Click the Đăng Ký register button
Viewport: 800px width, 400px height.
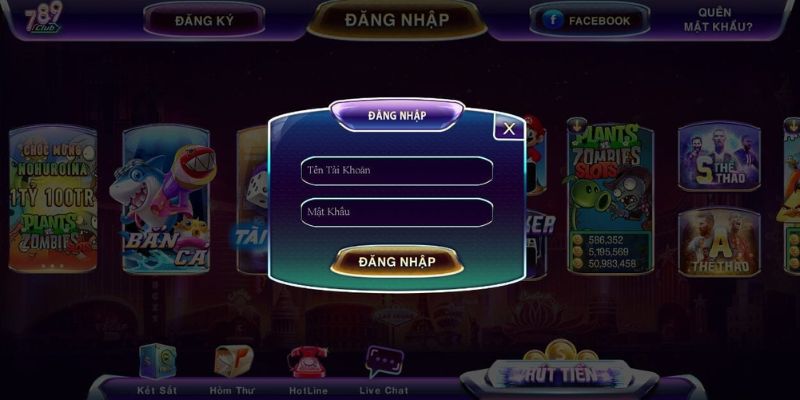point(204,20)
